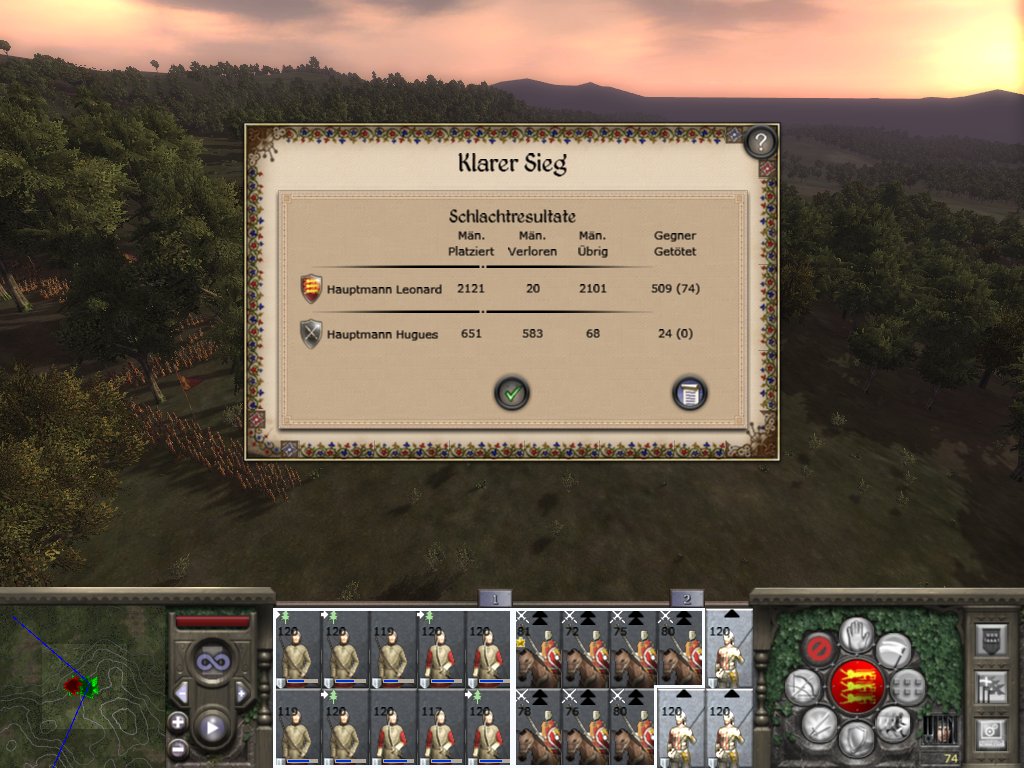This screenshot has height=768, width=1024.
Task: Click the running man order button
Action: click(891, 722)
